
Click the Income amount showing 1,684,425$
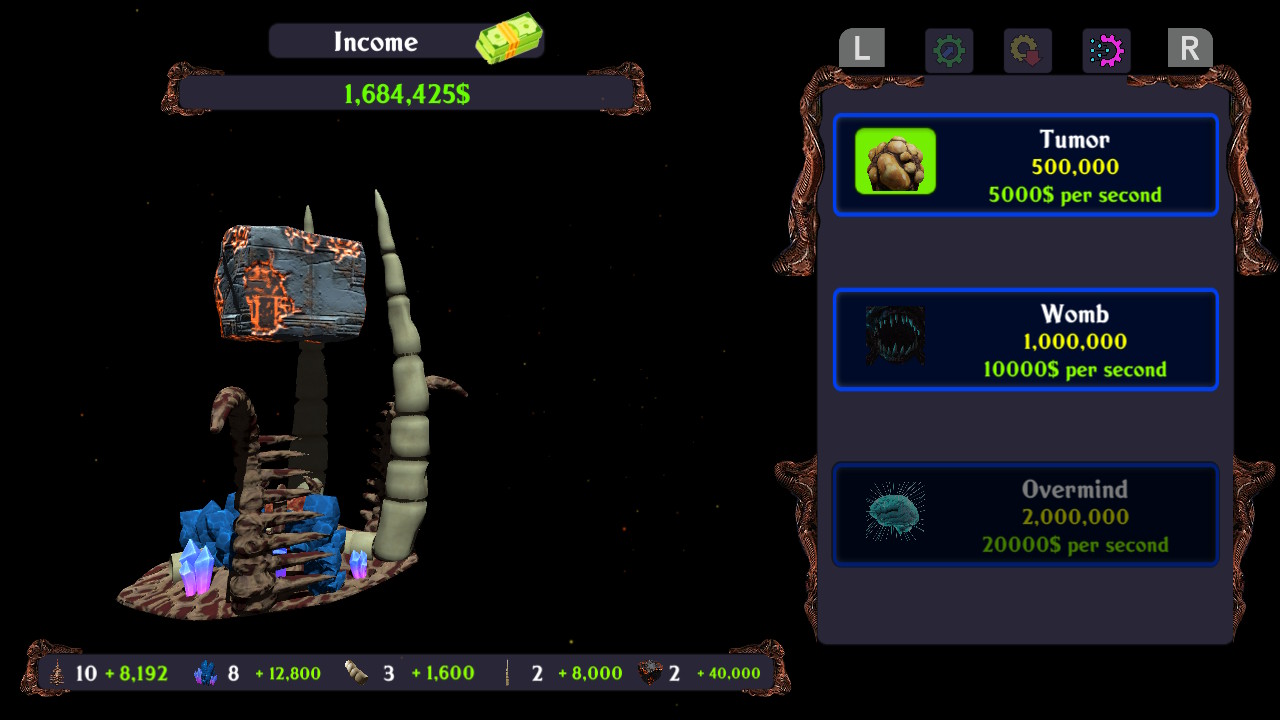point(404,93)
